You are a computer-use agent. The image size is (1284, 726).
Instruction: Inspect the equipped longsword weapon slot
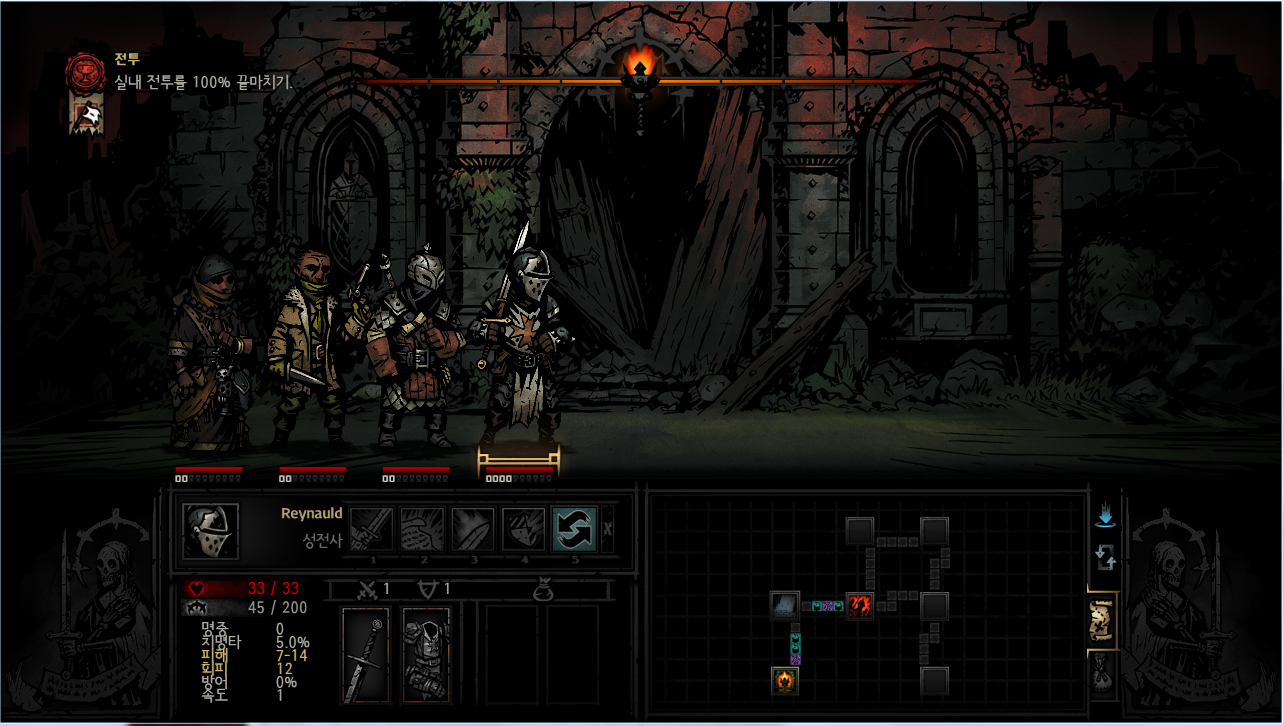coord(366,655)
